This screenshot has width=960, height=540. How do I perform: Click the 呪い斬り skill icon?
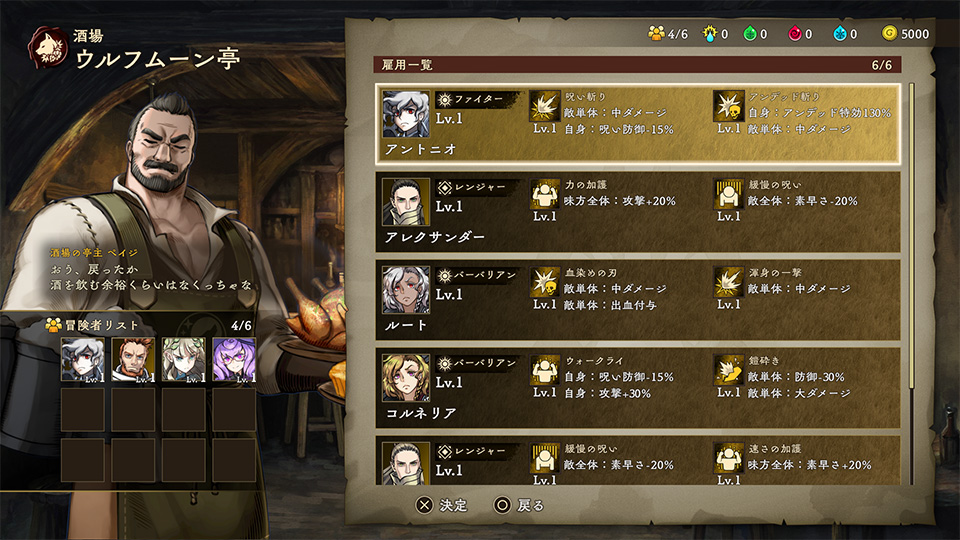coord(544,106)
